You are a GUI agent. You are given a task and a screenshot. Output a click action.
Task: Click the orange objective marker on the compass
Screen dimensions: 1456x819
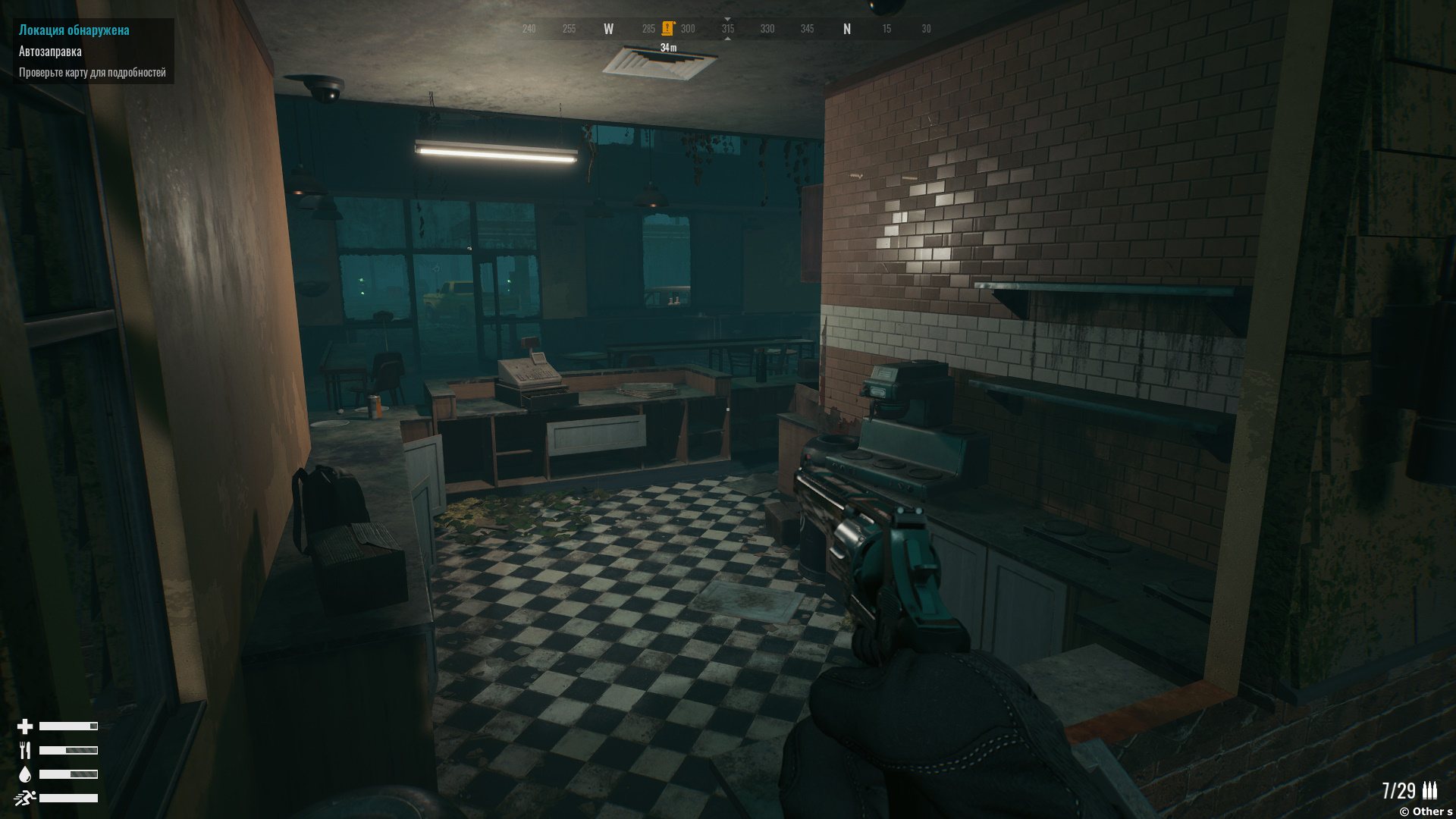[667, 29]
